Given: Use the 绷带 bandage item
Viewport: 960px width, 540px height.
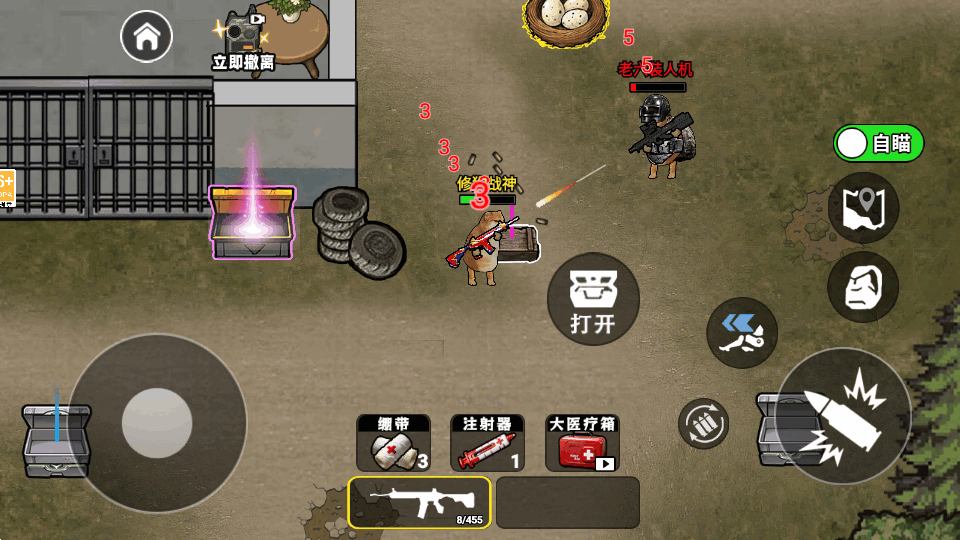Looking at the screenshot, I should [x=393, y=443].
